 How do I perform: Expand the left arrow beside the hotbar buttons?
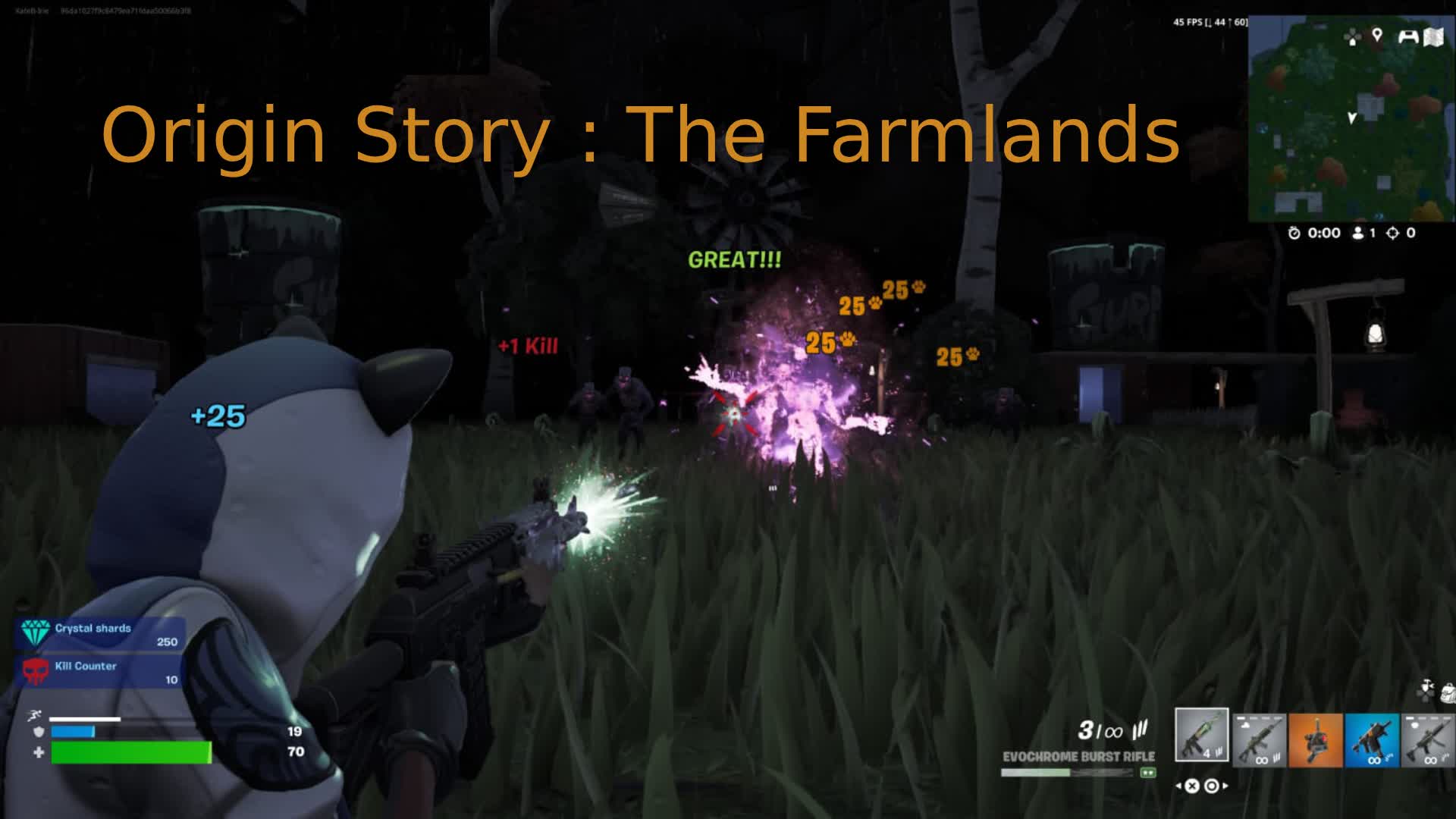[1179, 786]
